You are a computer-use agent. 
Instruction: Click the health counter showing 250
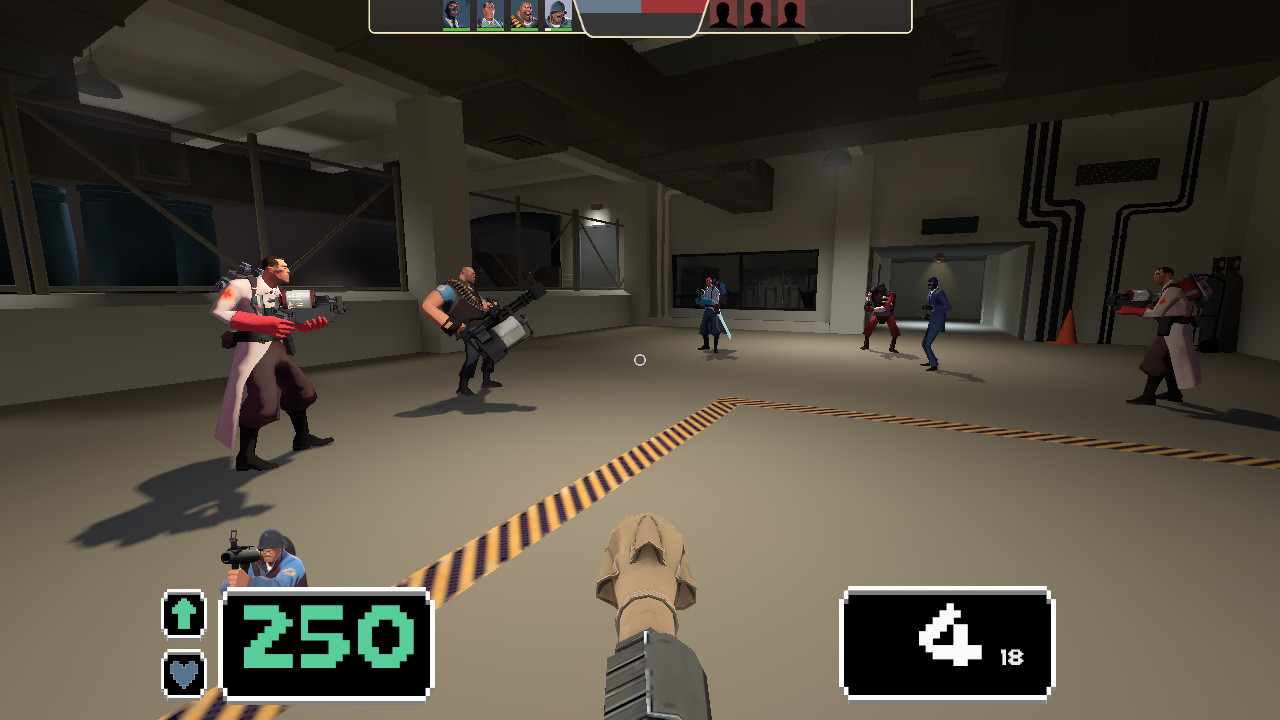click(328, 637)
